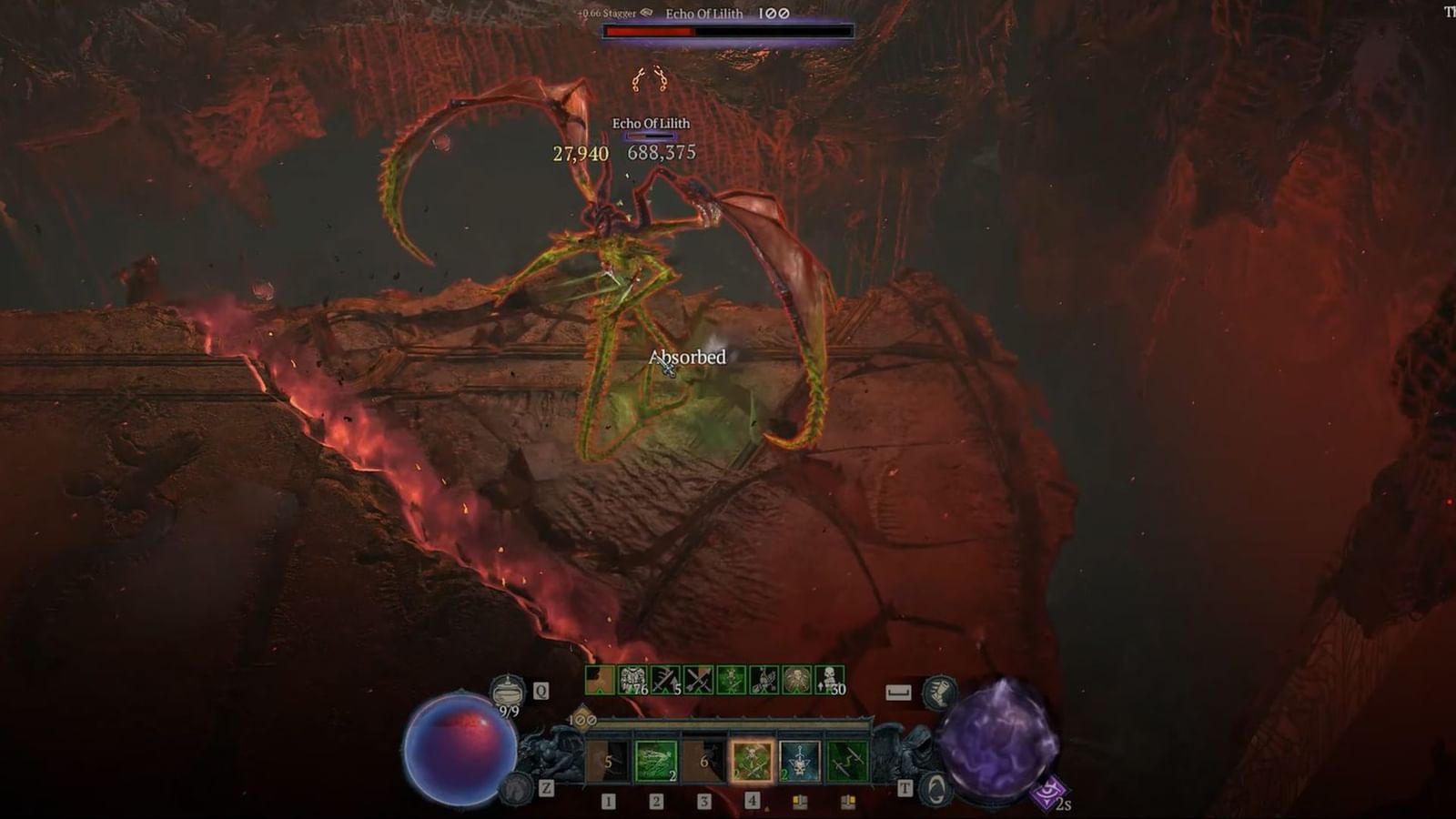
Task: Drink the health potion next to the Q key
Action: tap(507, 692)
